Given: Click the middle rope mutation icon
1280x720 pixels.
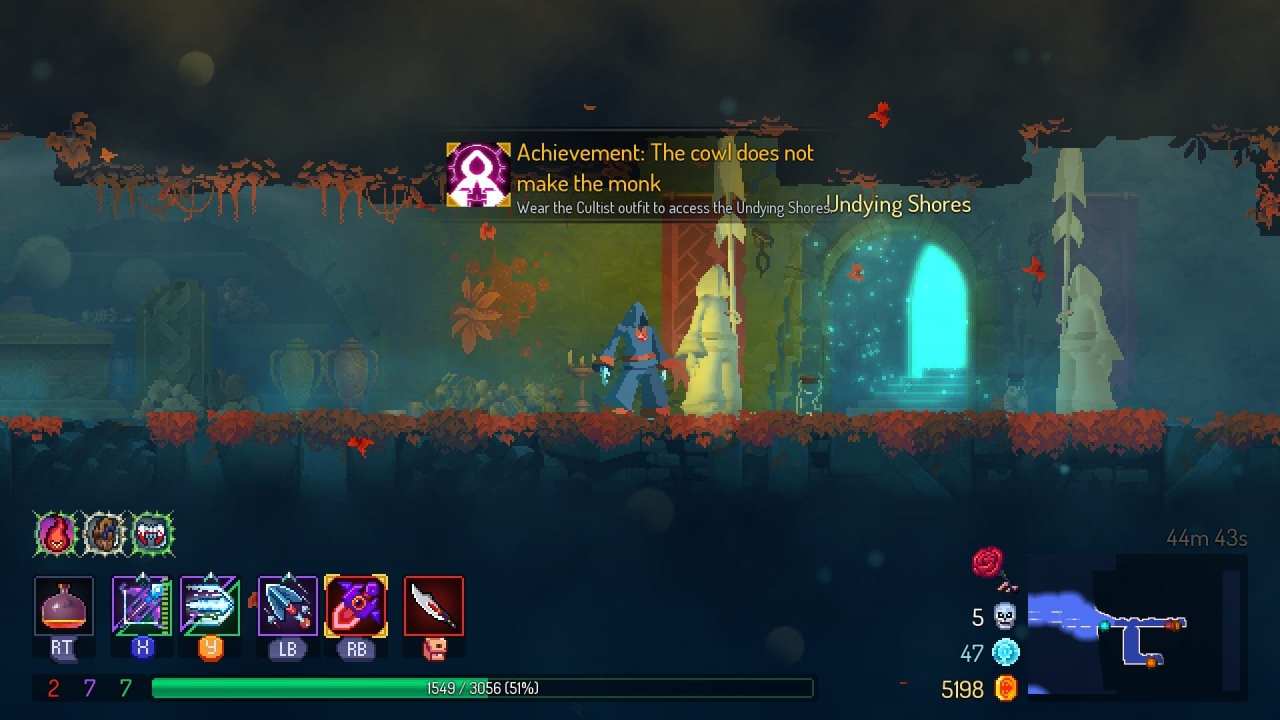Looking at the screenshot, I should [104, 532].
